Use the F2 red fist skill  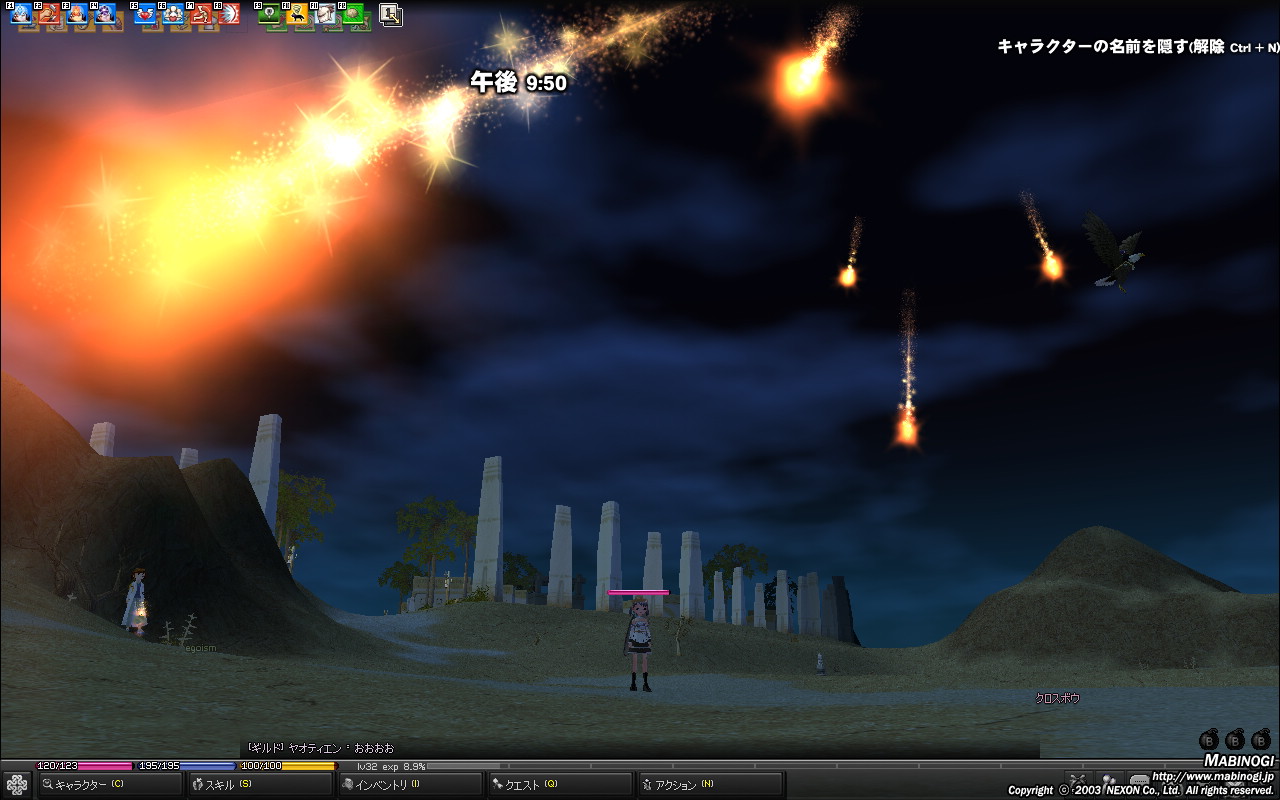coord(48,15)
